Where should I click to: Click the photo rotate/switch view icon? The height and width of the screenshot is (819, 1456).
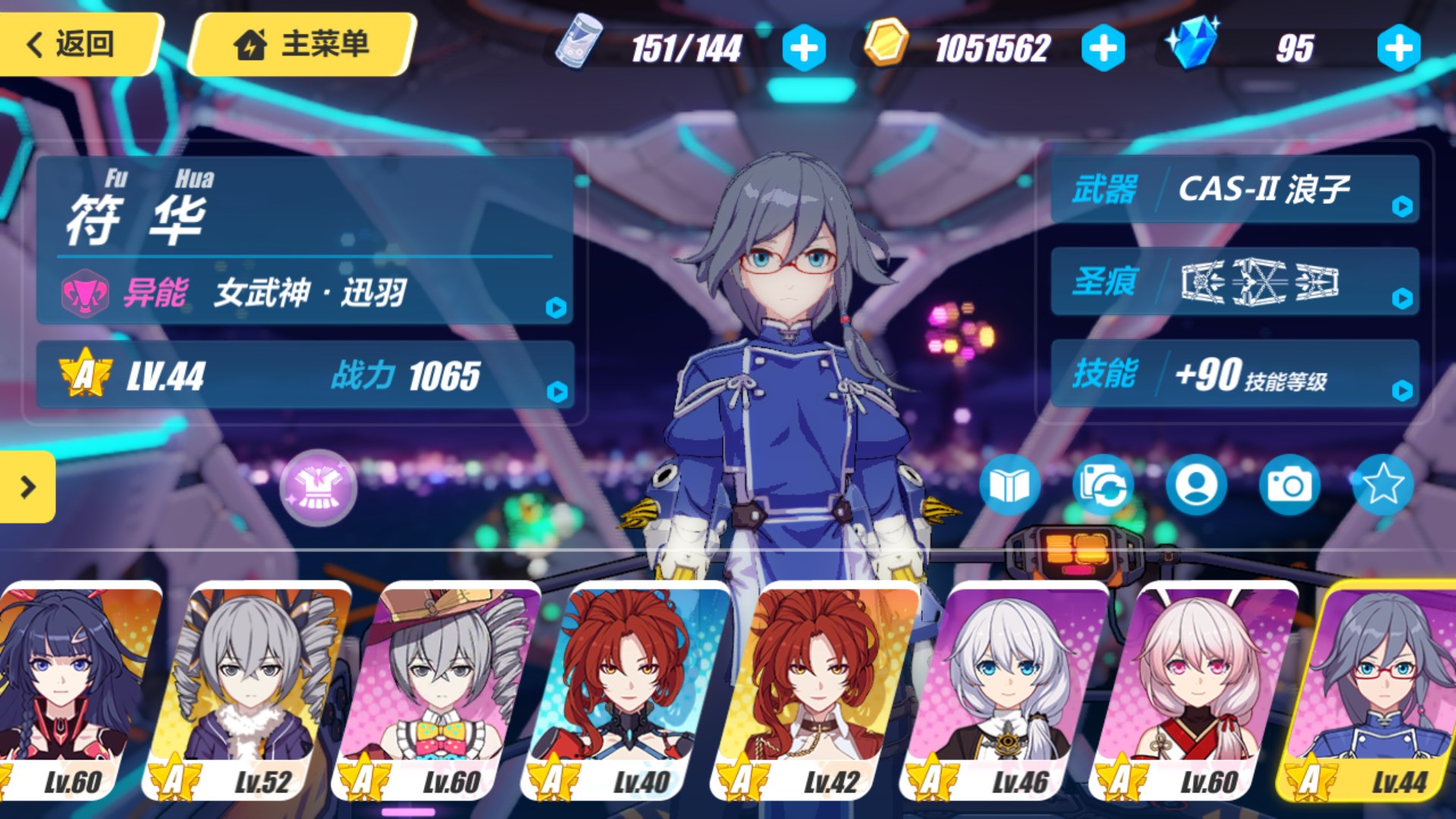[x=1103, y=485]
